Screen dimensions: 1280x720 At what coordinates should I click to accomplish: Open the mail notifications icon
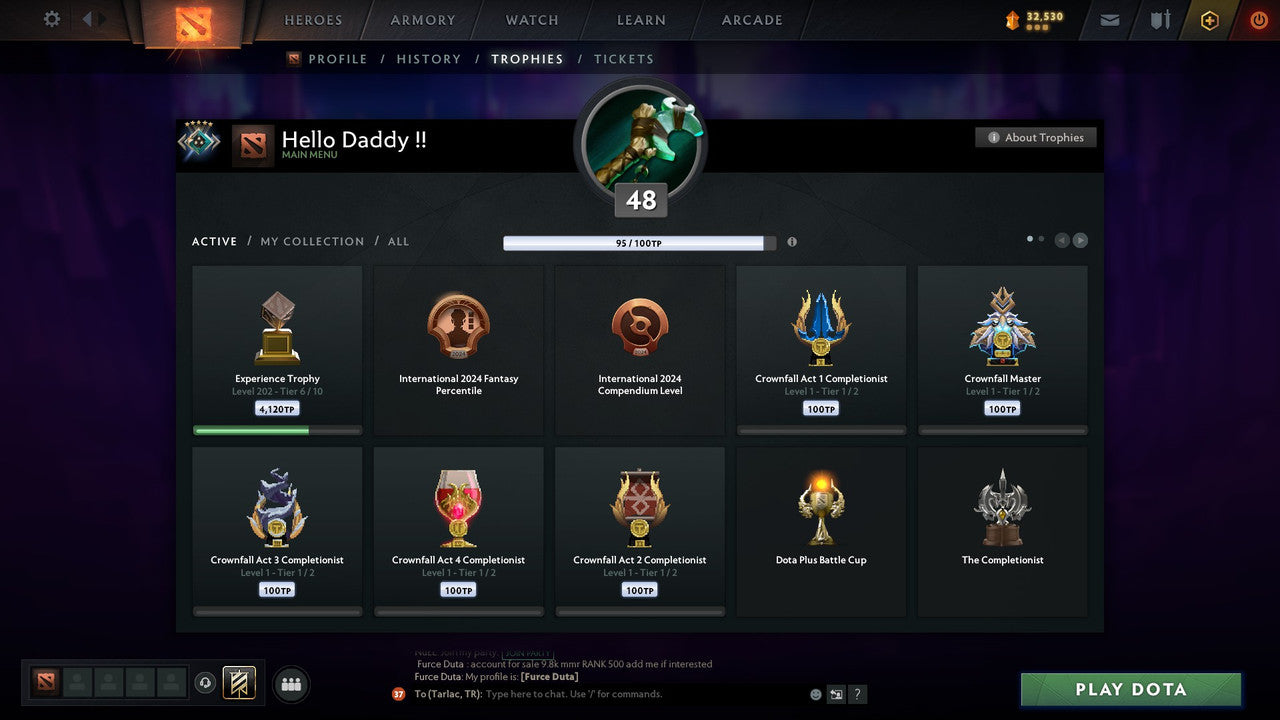click(1109, 19)
